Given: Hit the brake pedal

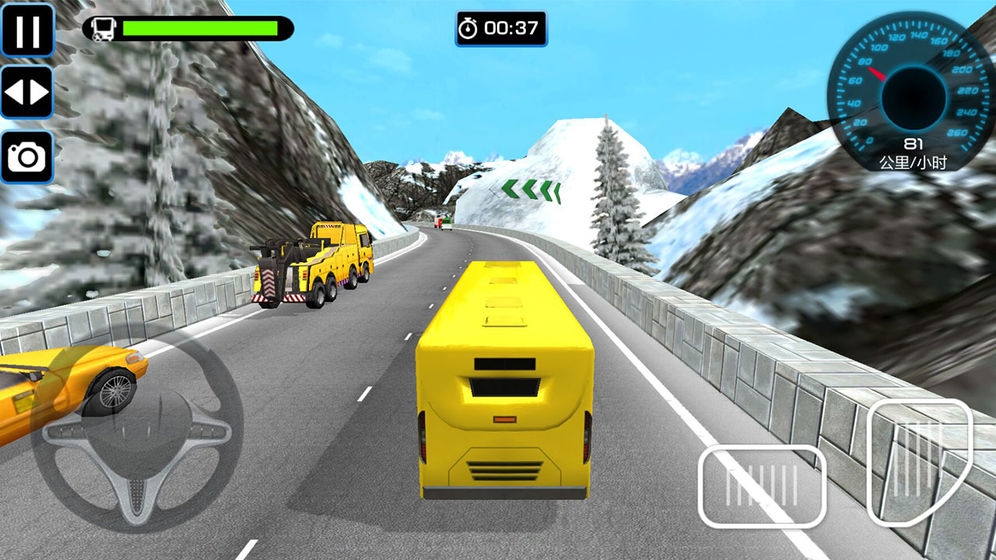Looking at the screenshot, I should (x=761, y=486).
